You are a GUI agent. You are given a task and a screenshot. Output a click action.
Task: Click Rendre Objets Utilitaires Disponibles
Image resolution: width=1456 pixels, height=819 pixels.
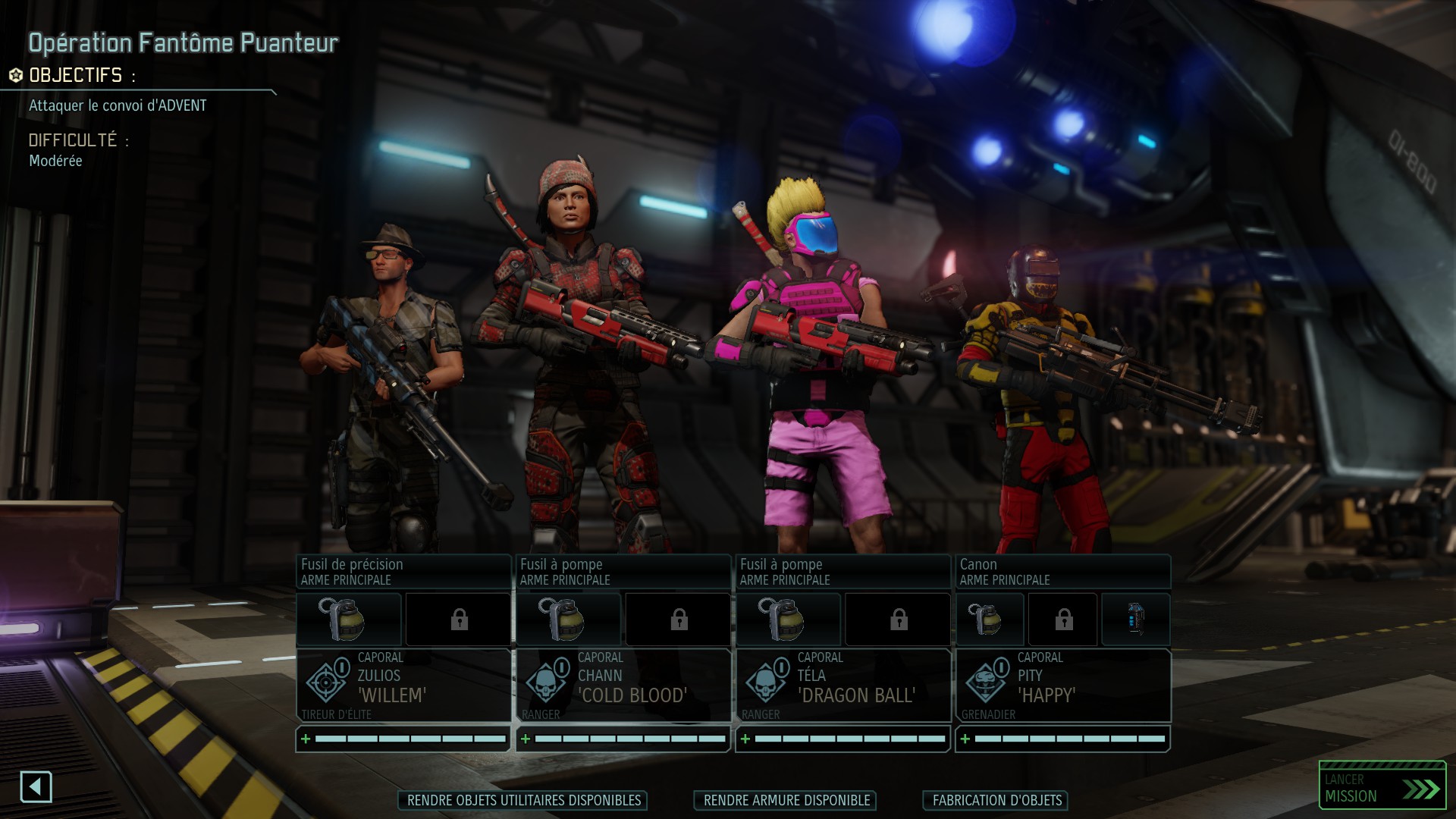click(x=523, y=801)
